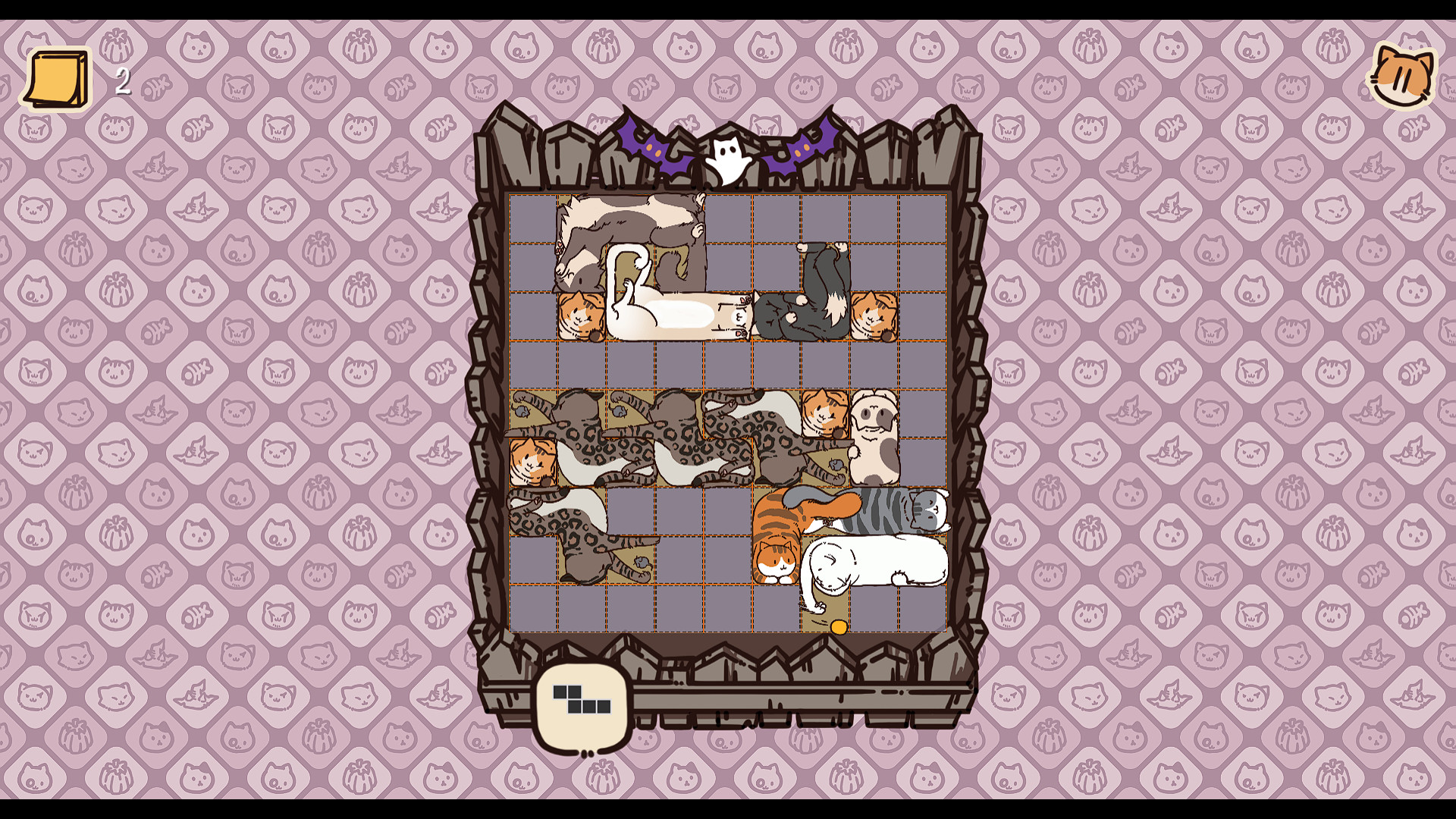Pick the orange tabby beside the black cat
This screenshot has height=819, width=1456.
(872, 315)
